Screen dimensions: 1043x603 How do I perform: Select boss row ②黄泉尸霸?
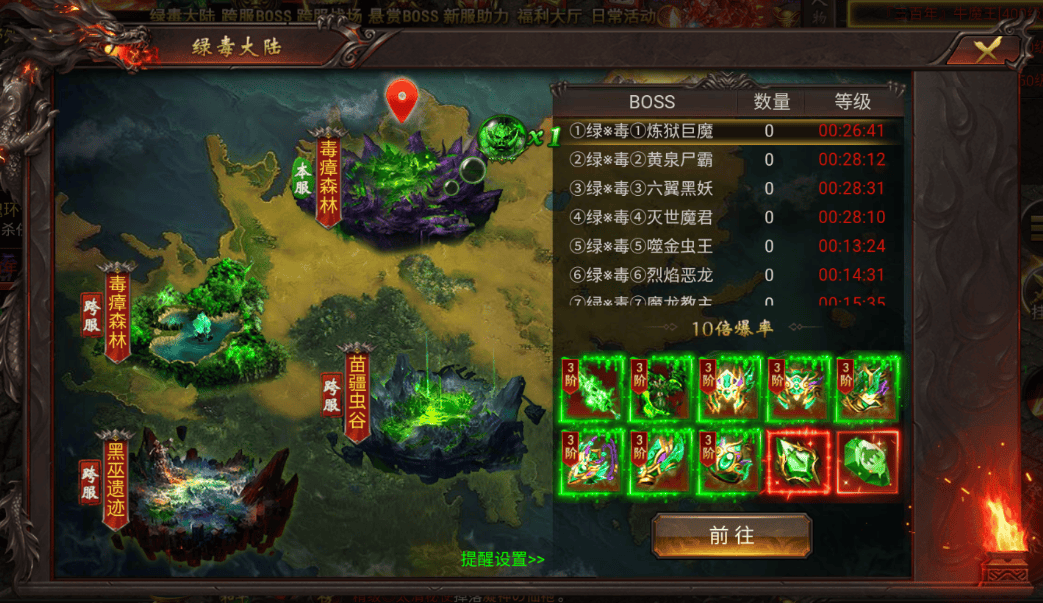[x=728, y=160]
